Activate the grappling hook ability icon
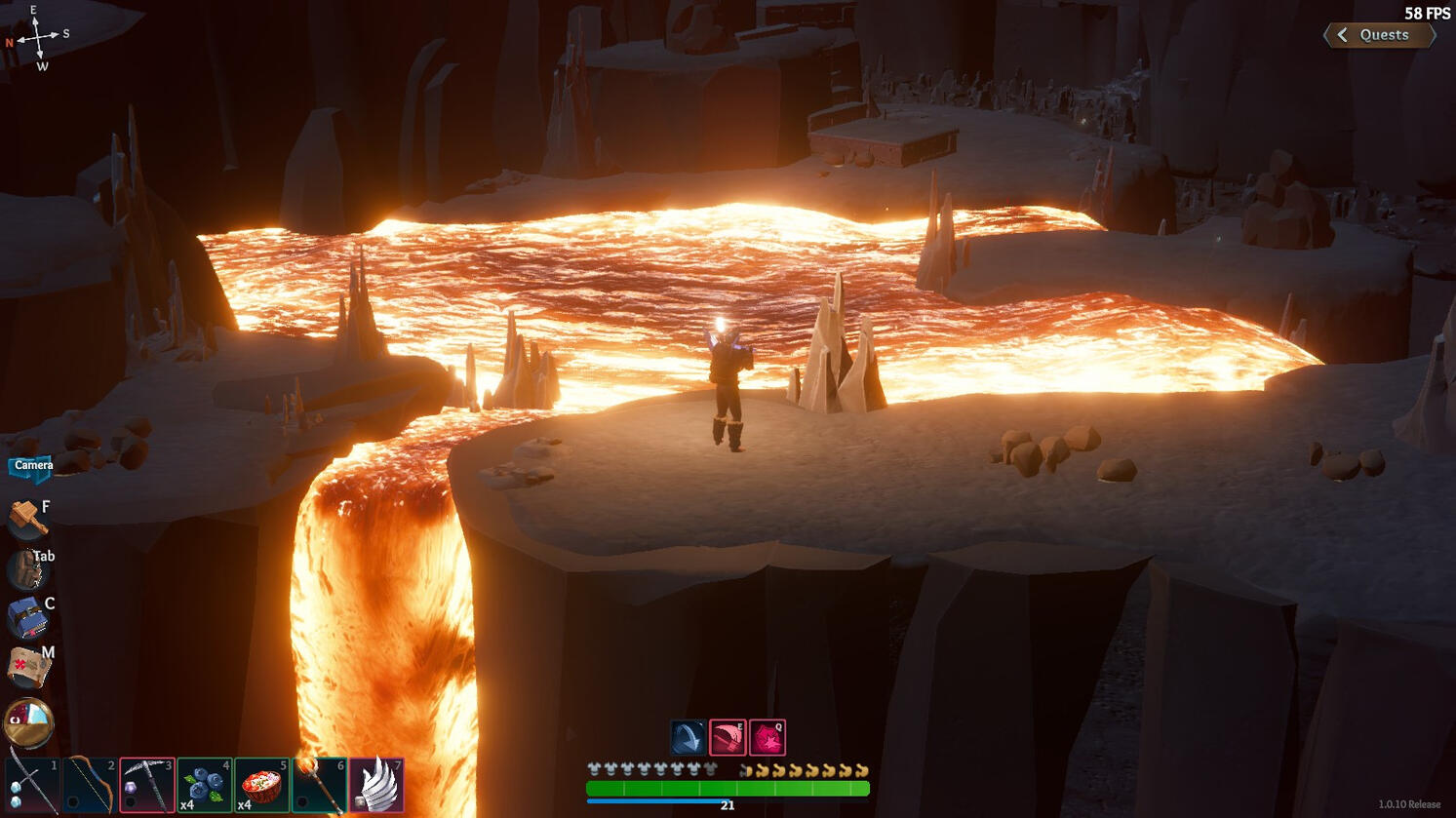The width and height of the screenshot is (1456, 818). click(687, 735)
